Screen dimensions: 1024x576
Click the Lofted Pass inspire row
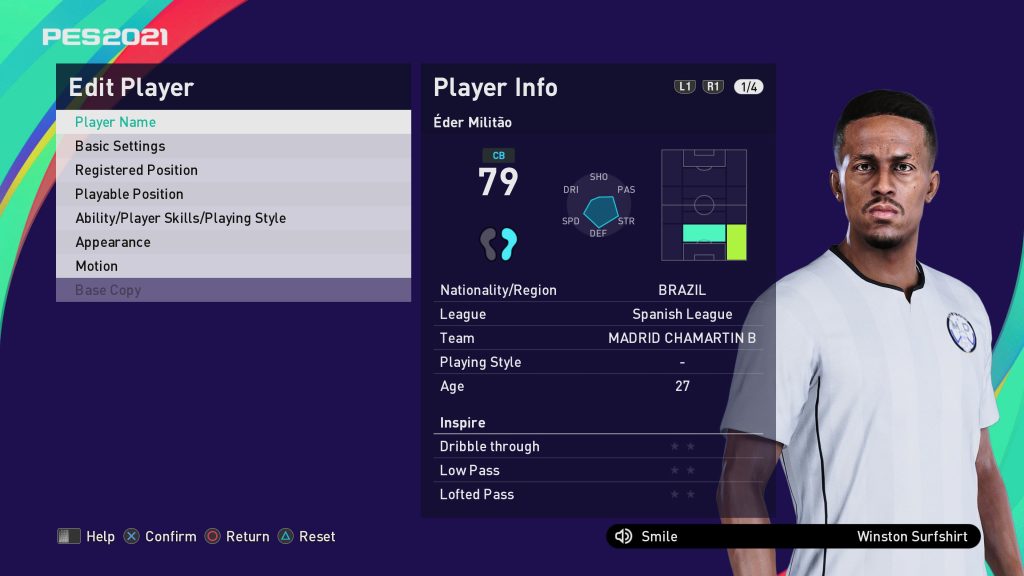pos(597,494)
